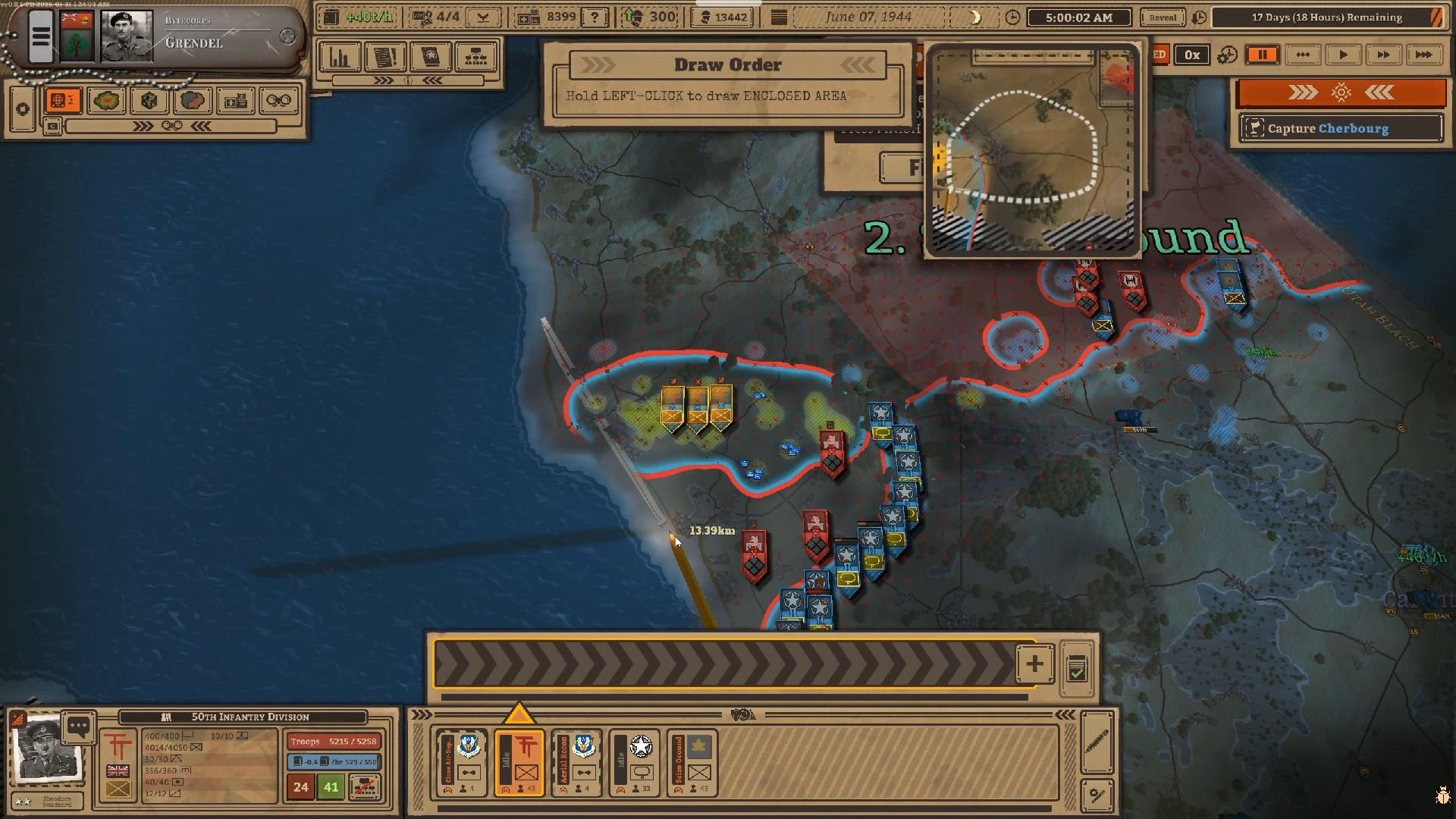
Task: Open the commander speech bubble dialogue
Action: (x=78, y=727)
